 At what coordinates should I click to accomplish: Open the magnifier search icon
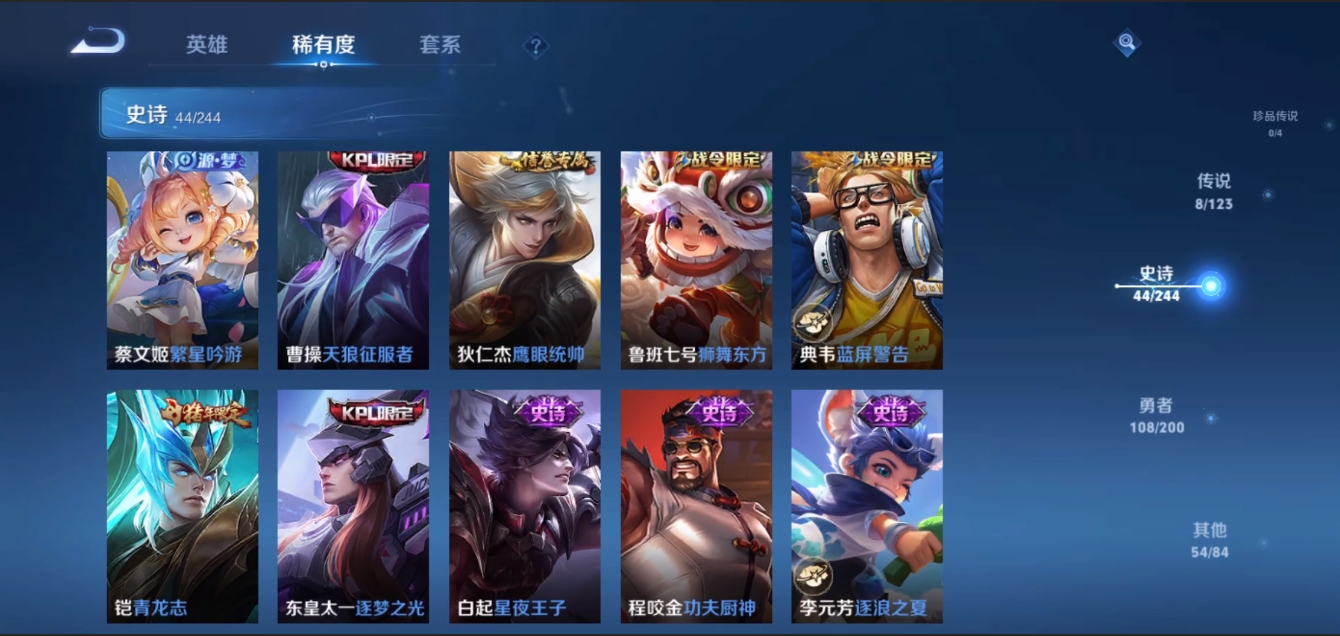1127,43
